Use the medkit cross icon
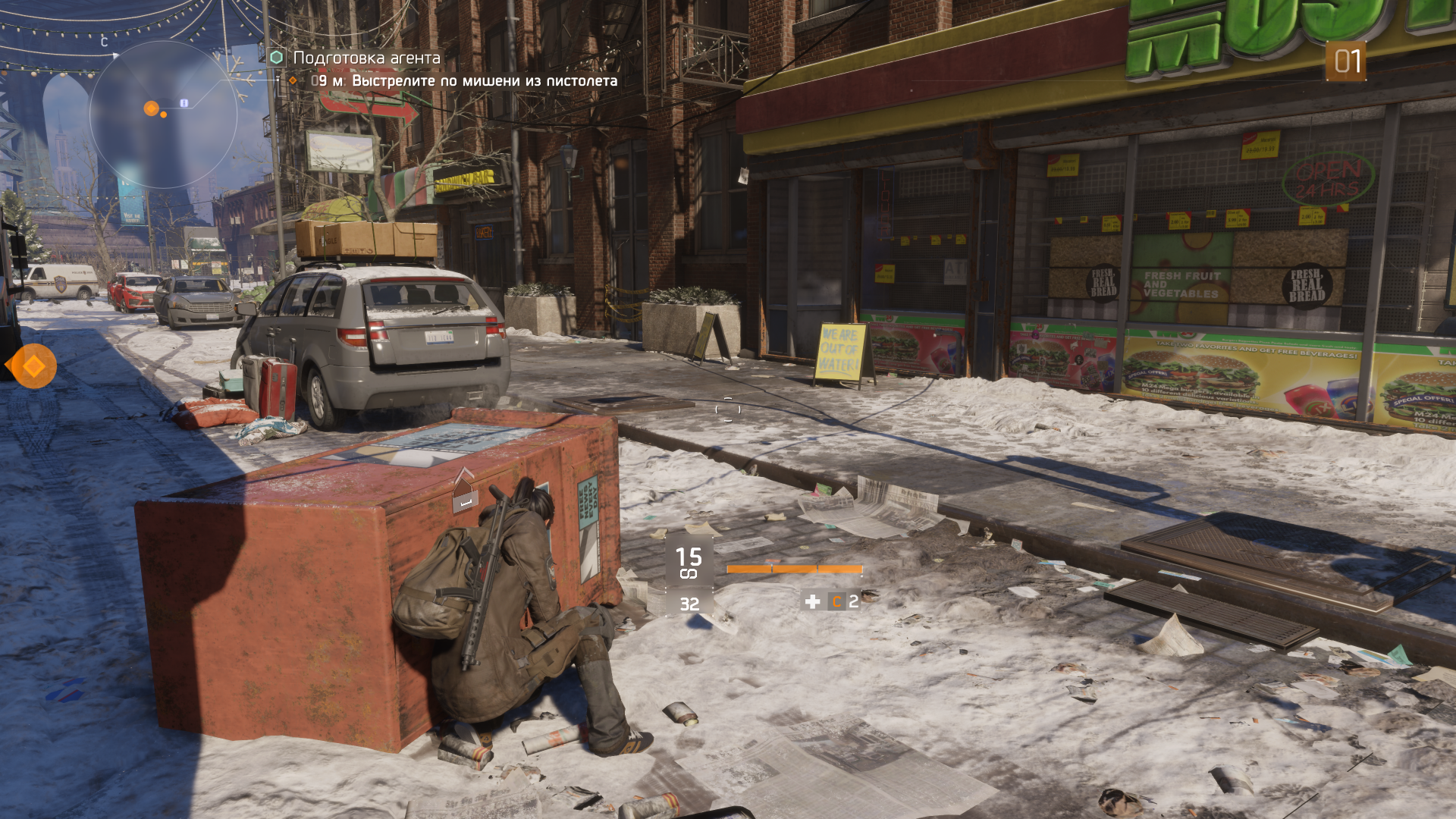 pyautogui.click(x=812, y=601)
